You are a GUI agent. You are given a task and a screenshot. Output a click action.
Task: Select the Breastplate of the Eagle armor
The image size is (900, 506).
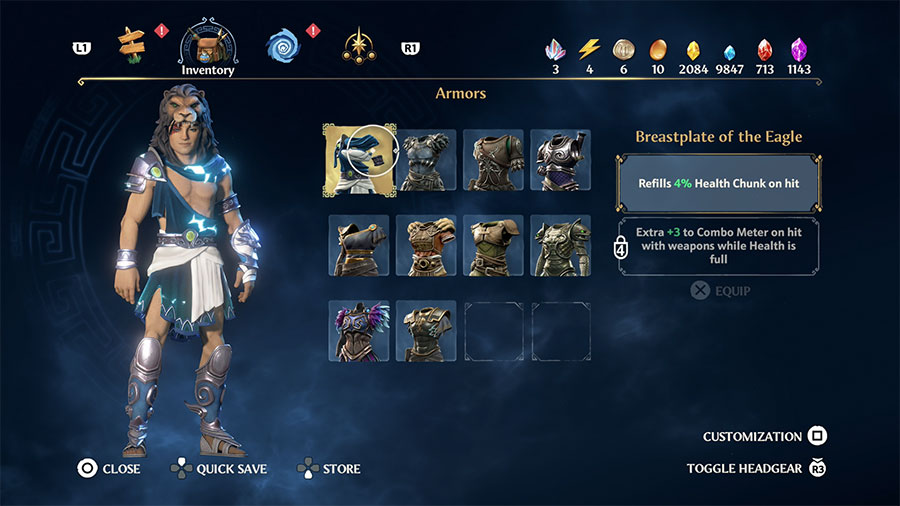coord(359,159)
